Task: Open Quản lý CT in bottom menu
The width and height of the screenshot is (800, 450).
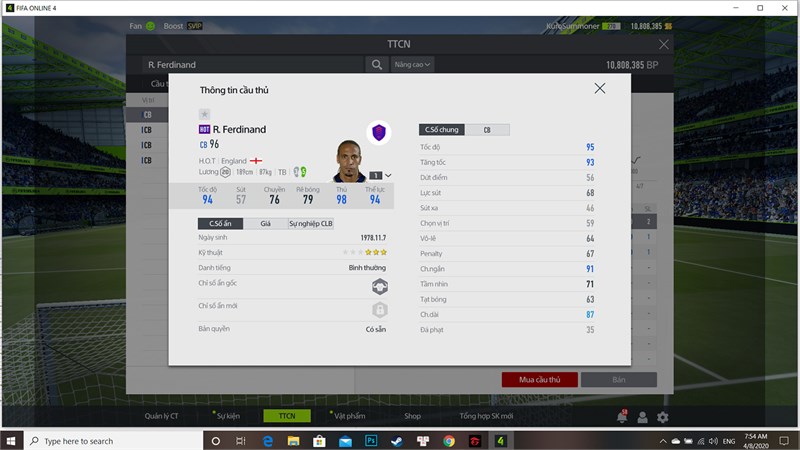Action: [161, 416]
